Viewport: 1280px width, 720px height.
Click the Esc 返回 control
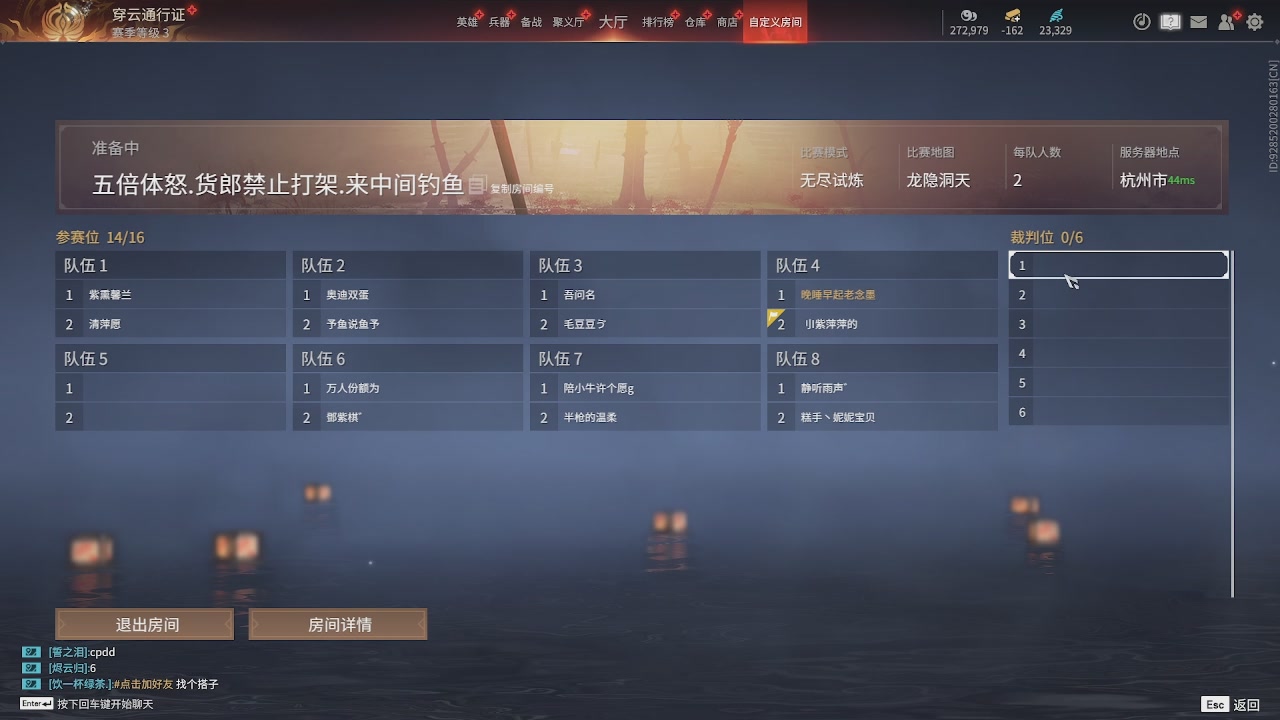click(1229, 704)
